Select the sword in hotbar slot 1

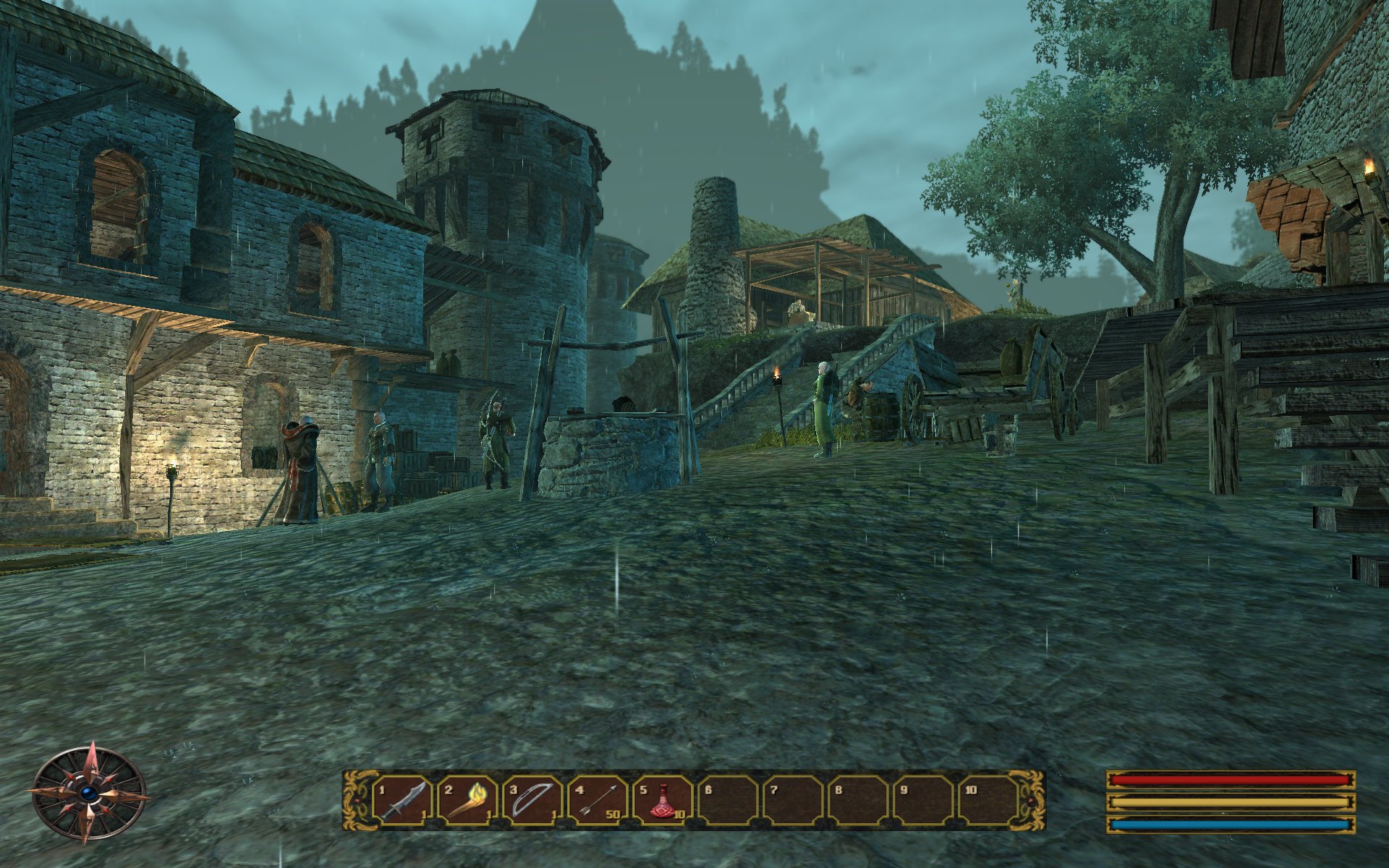(402, 801)
